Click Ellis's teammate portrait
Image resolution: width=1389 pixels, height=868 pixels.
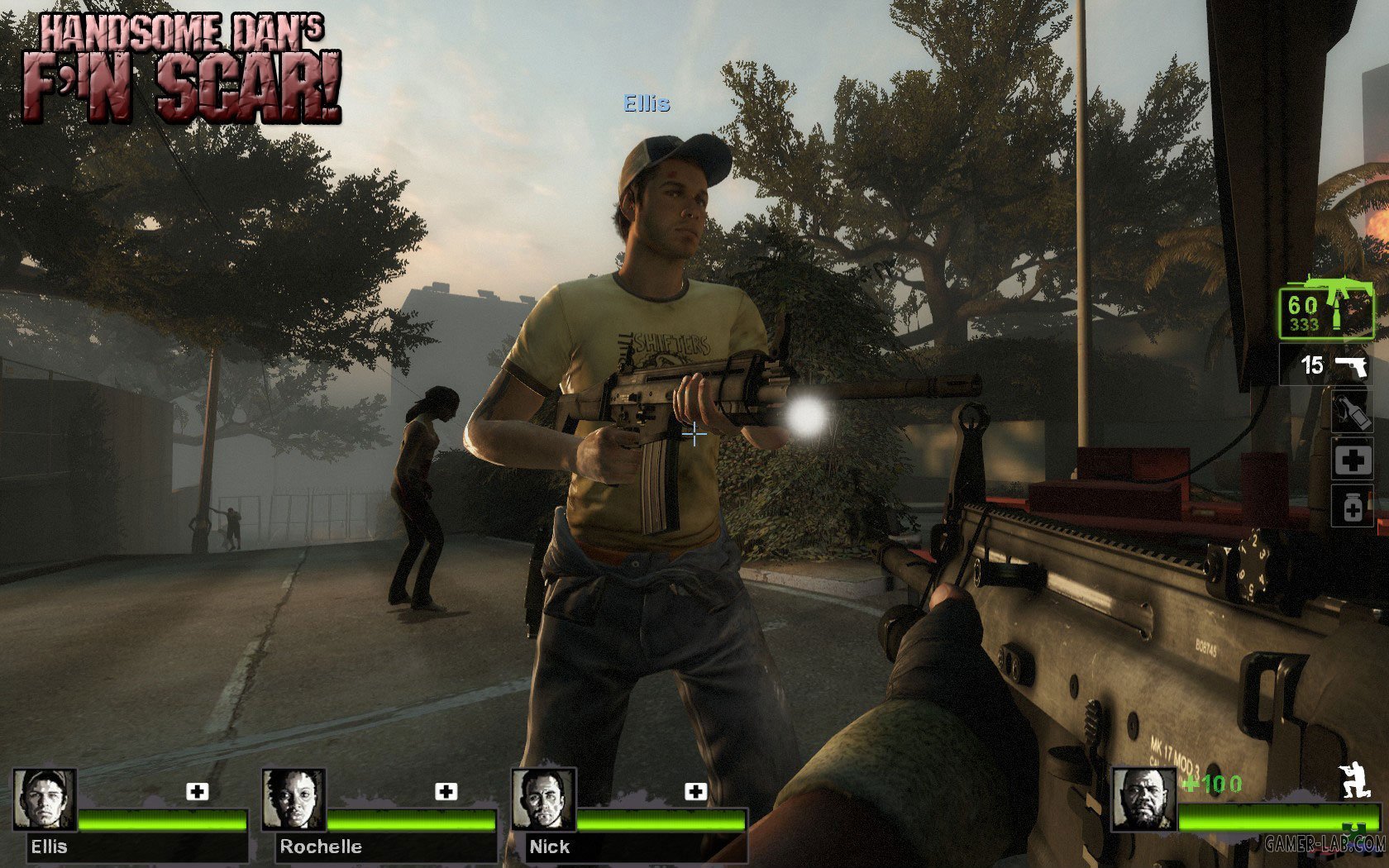(x=45, y=799)
